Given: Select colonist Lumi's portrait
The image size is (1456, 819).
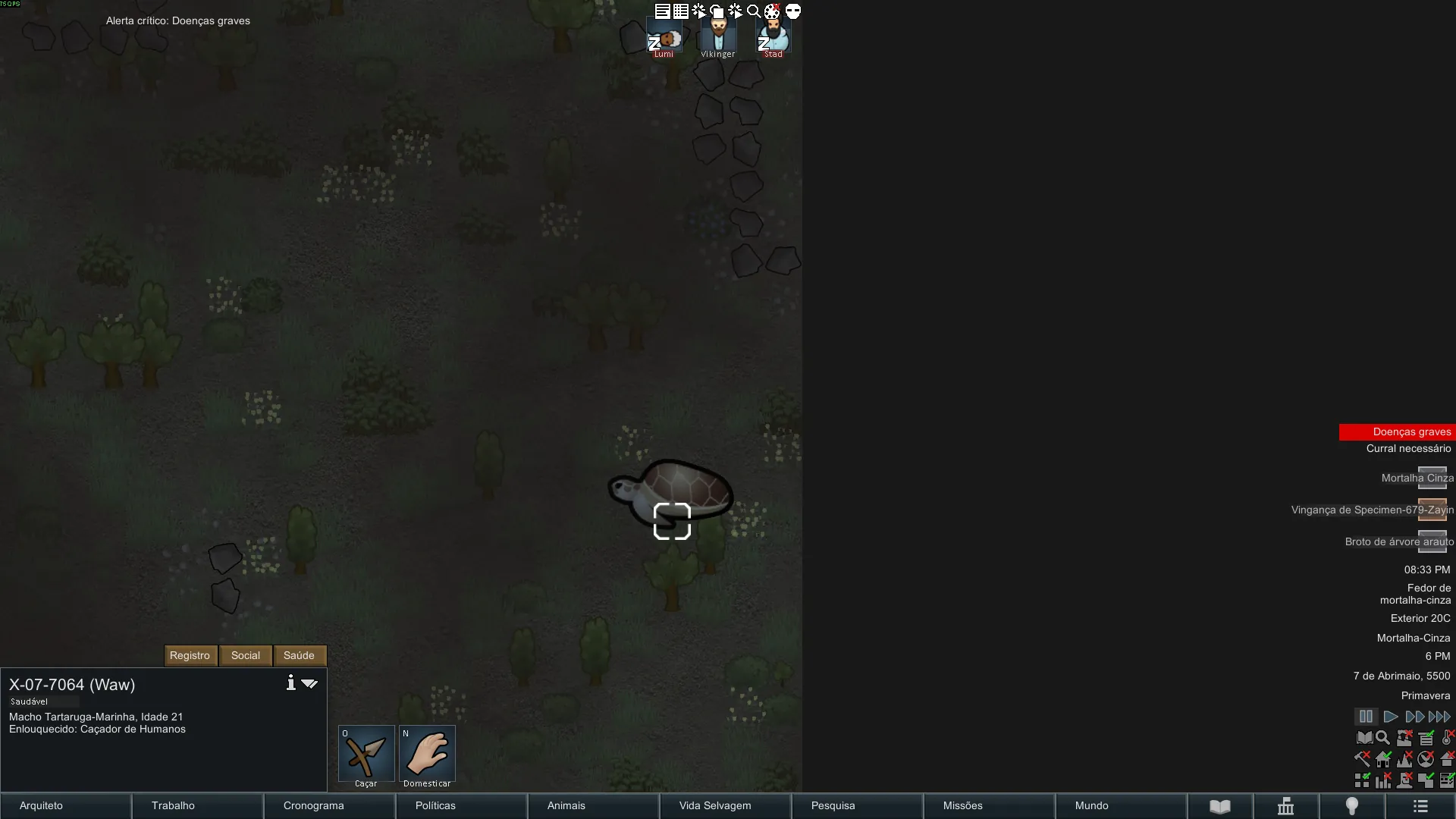Looking at the screenshot, I should point(664,37).
